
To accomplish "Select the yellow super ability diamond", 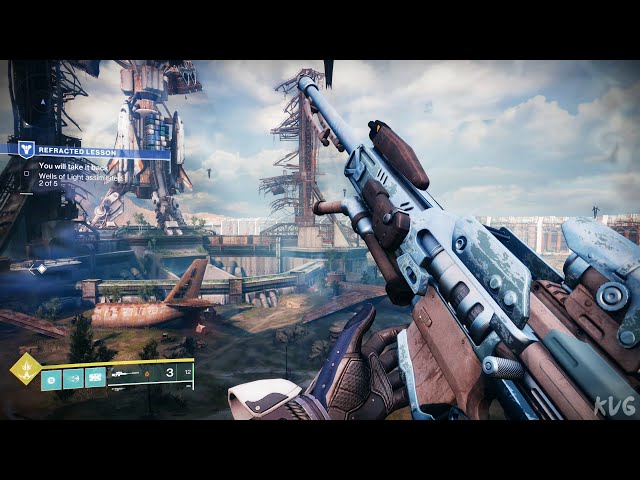I will pyautogui.click(x=25, y=368).
